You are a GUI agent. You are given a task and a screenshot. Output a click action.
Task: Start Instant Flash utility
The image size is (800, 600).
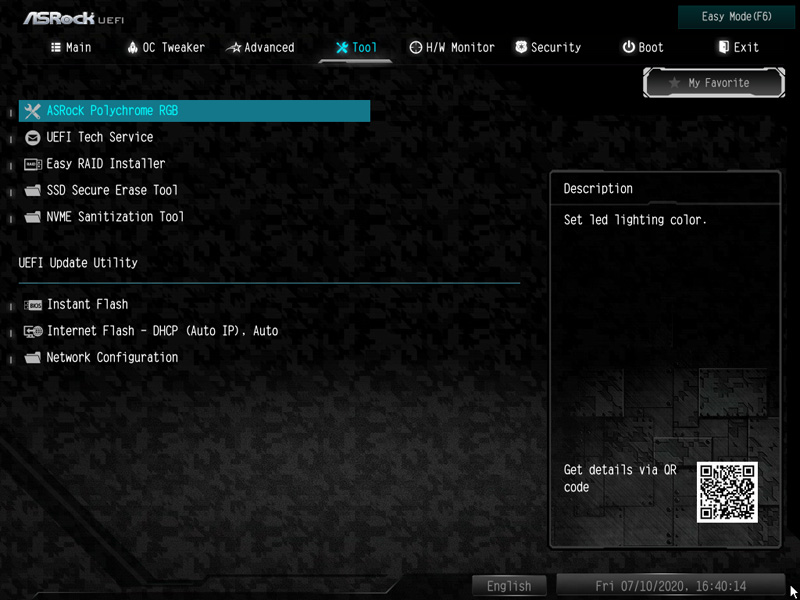pos(87,304)
